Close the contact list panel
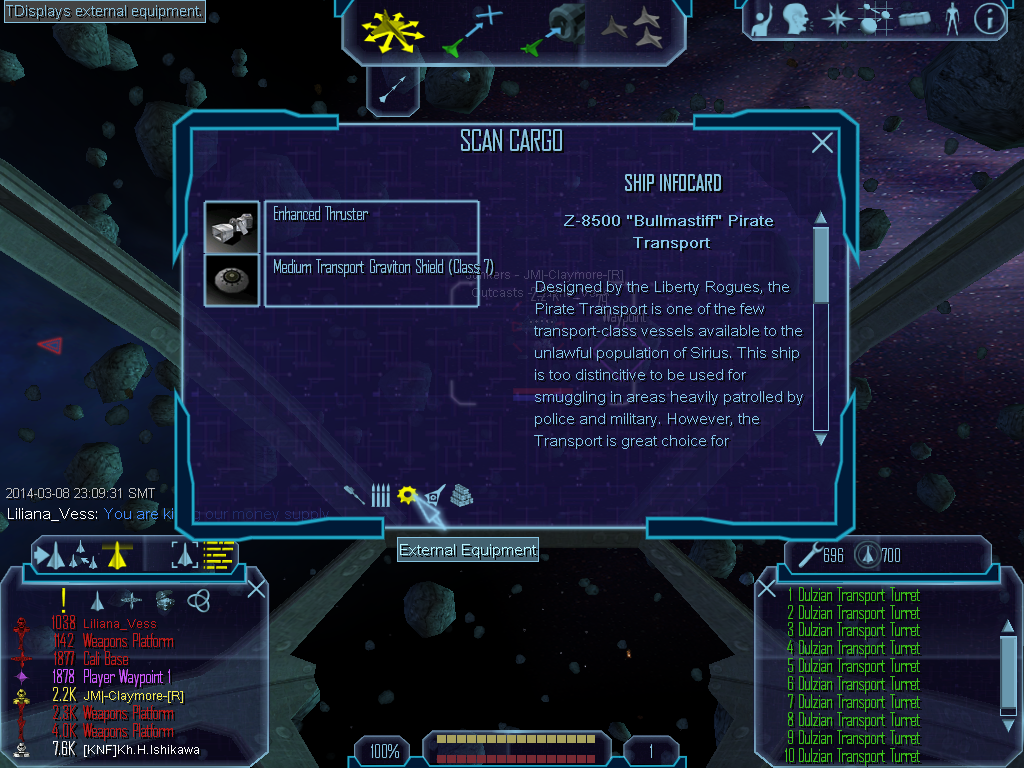Screen dimensions: 1024x768 coord(256,589)
